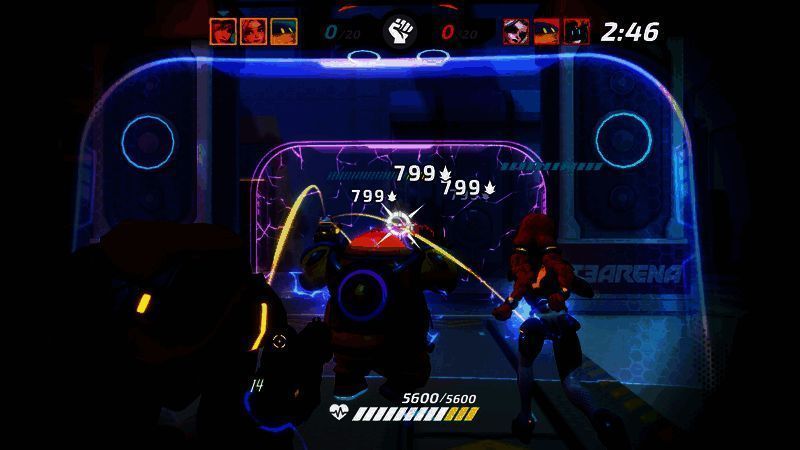This screenshot has height=450, width=800.
Task: Select the black cat-eared silhouette hero portrait
Action: click(x=576, y=31)
